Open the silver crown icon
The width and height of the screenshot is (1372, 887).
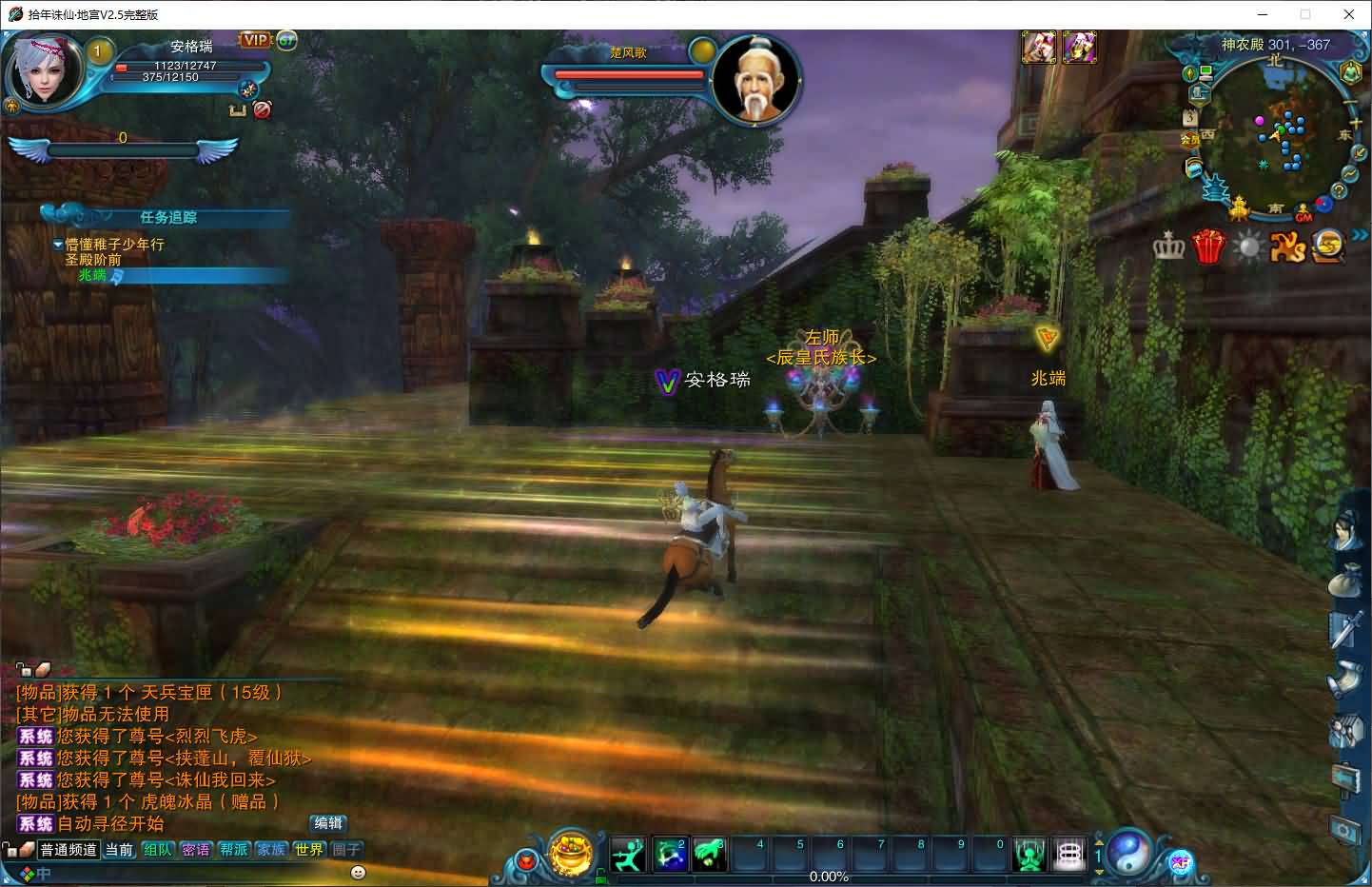click(1168, 247)
